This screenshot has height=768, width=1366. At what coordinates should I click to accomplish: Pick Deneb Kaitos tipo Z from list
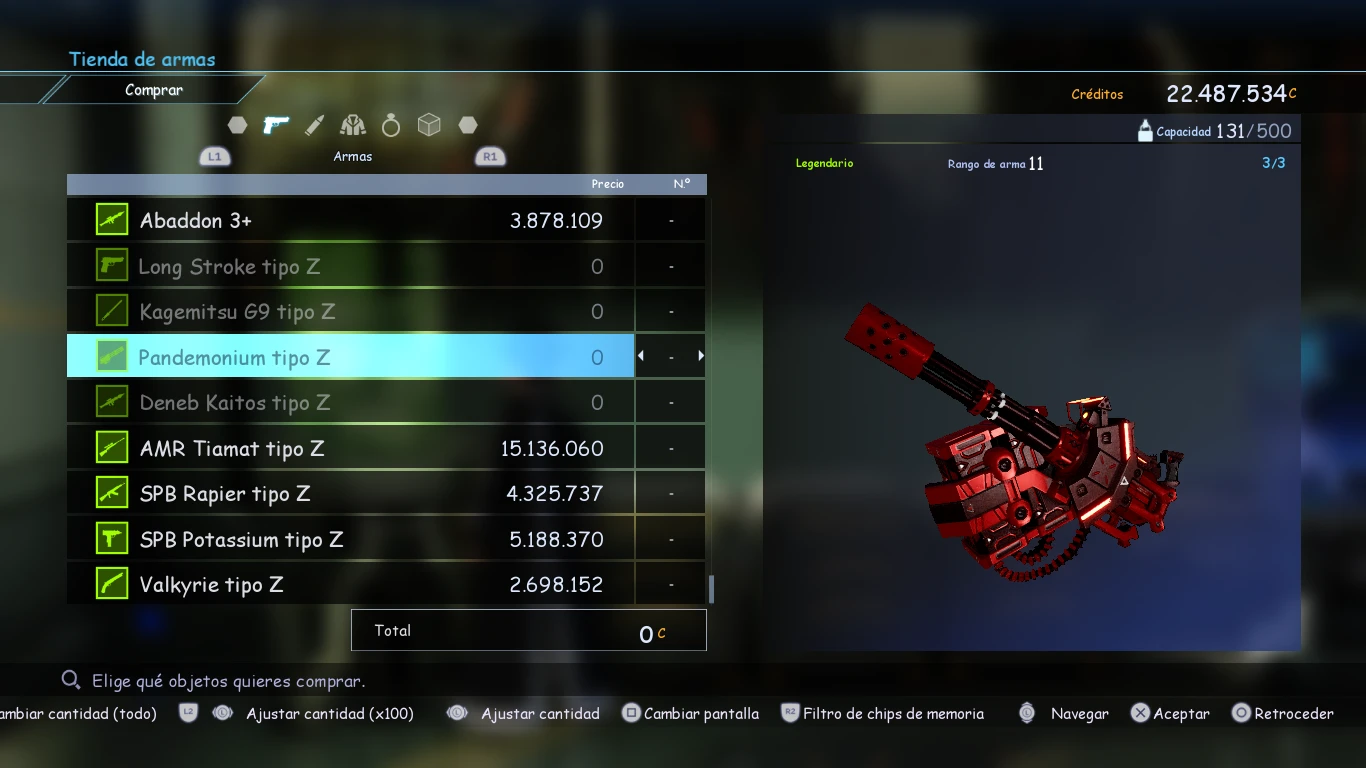(x=350, y=403)
